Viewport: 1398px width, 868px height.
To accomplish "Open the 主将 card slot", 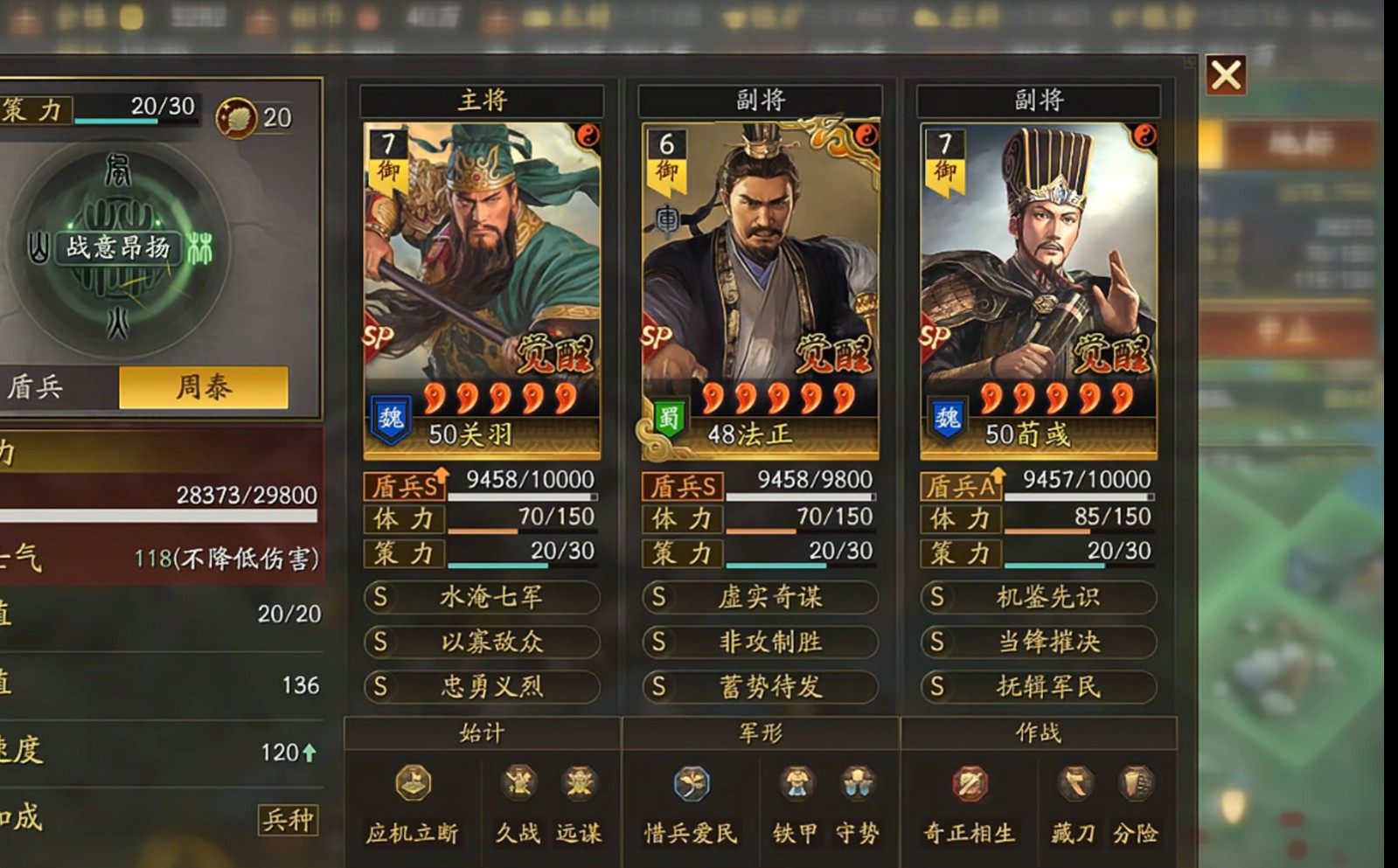I will click(482, 100).
